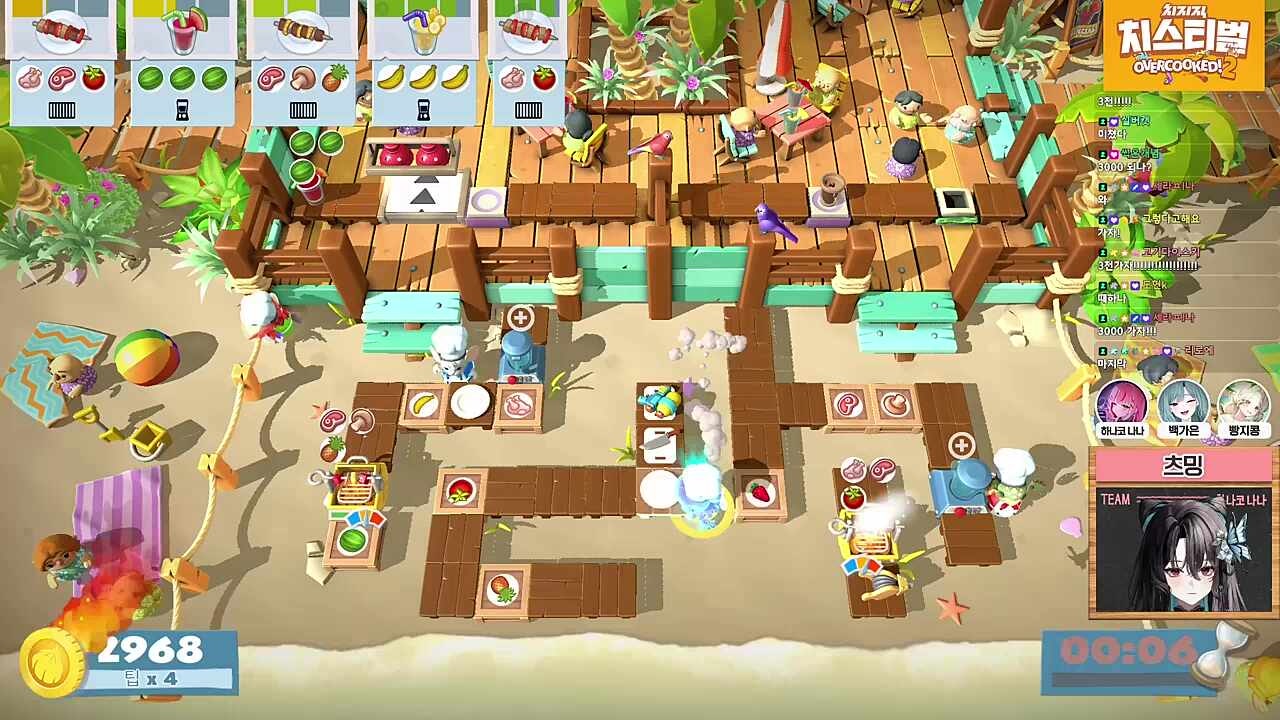Select the watermelon smoothie order ticket
Image resolution: width=1280 pixels, height=720 pixels.
pos(182,62)
